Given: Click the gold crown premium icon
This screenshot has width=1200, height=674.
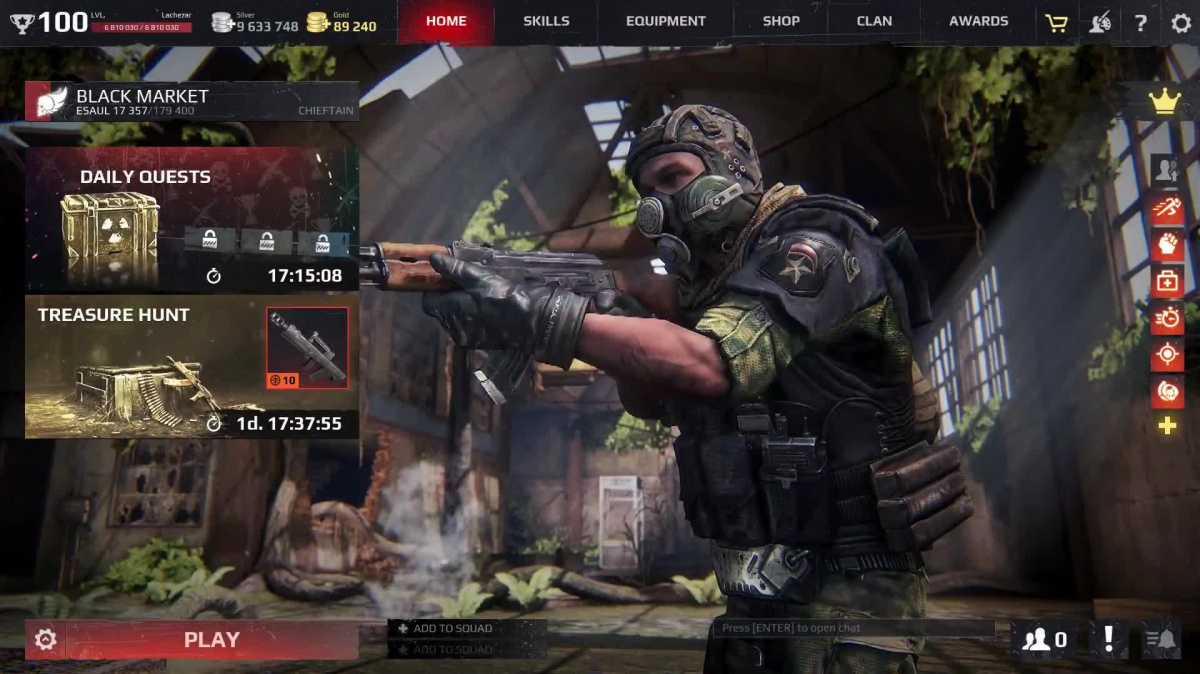Looking at the screenshot, I should click(1165, 102).
